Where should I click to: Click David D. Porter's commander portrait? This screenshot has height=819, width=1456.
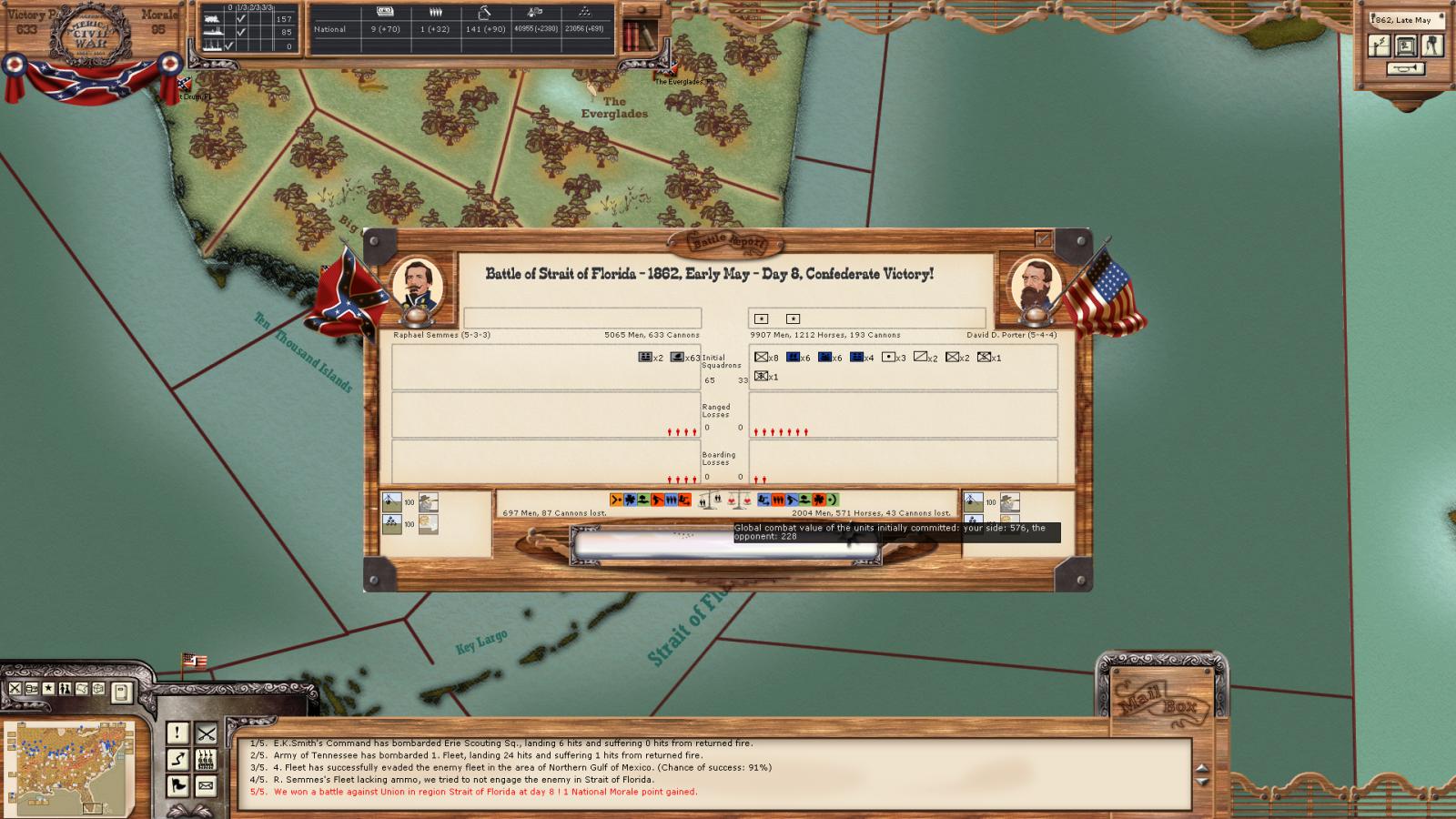[x=1036, y=285]
